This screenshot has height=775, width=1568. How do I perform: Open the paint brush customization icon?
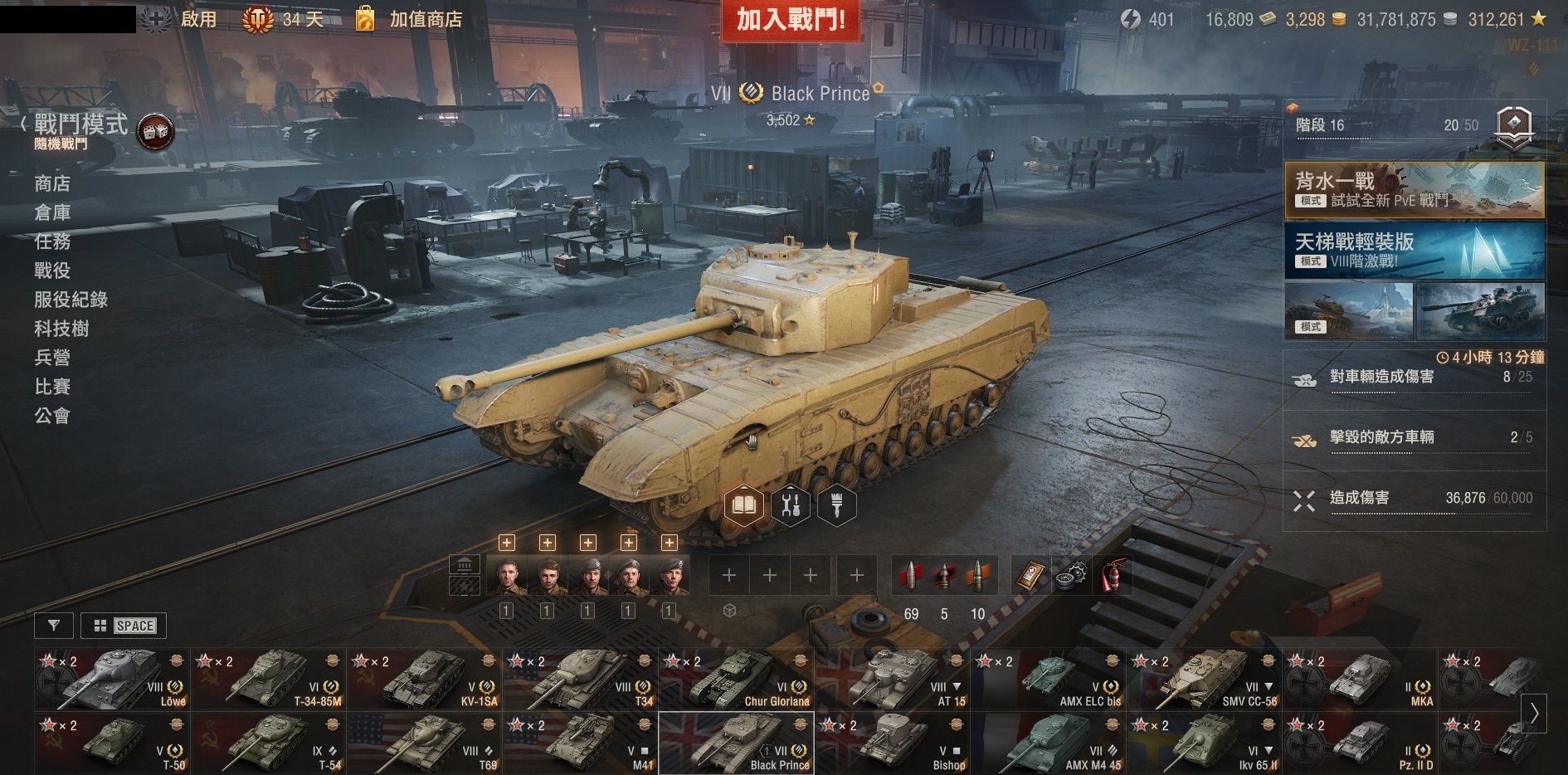(836, 504)
